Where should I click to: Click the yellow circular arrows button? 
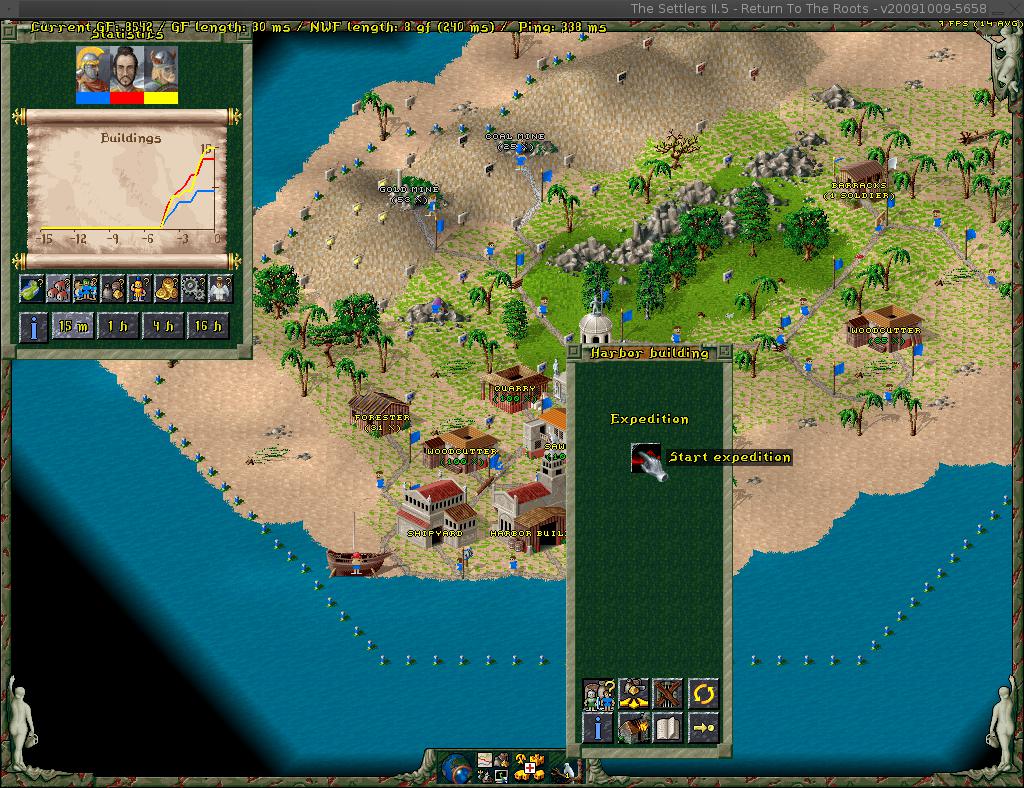703,693
